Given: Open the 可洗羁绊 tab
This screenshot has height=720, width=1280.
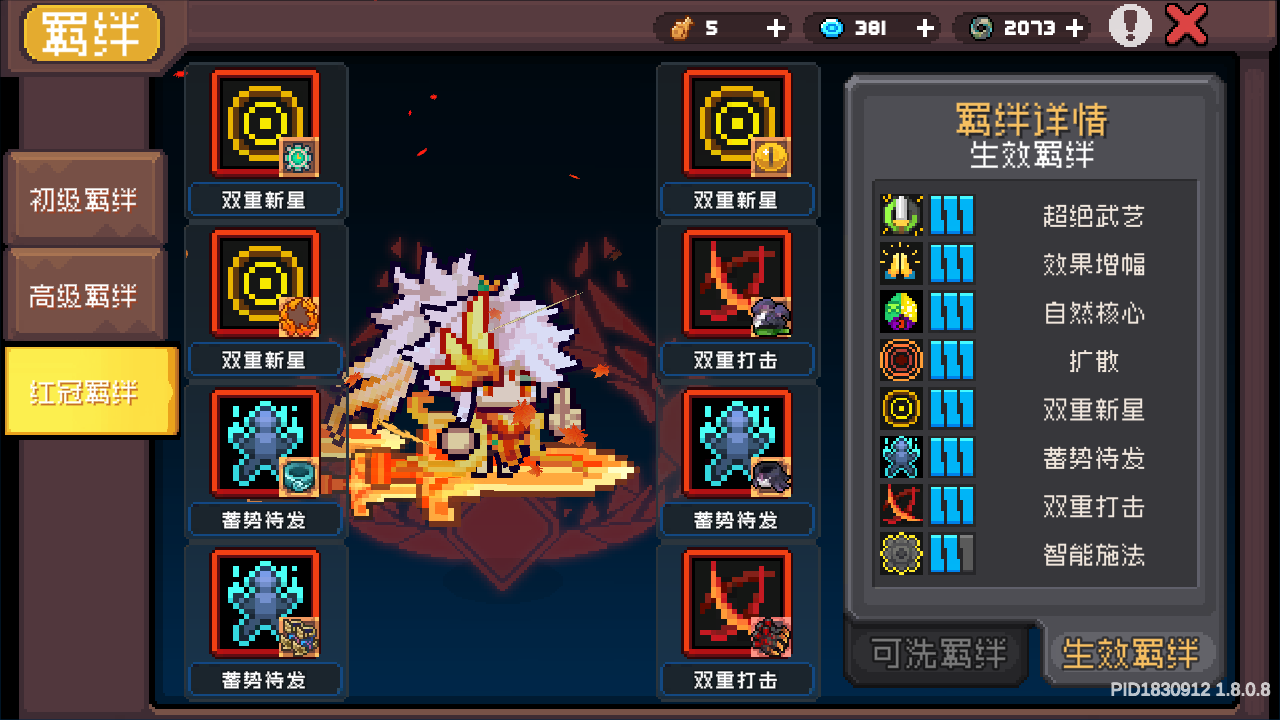Looking at the screenshot, I should click(x=935, y=653).
